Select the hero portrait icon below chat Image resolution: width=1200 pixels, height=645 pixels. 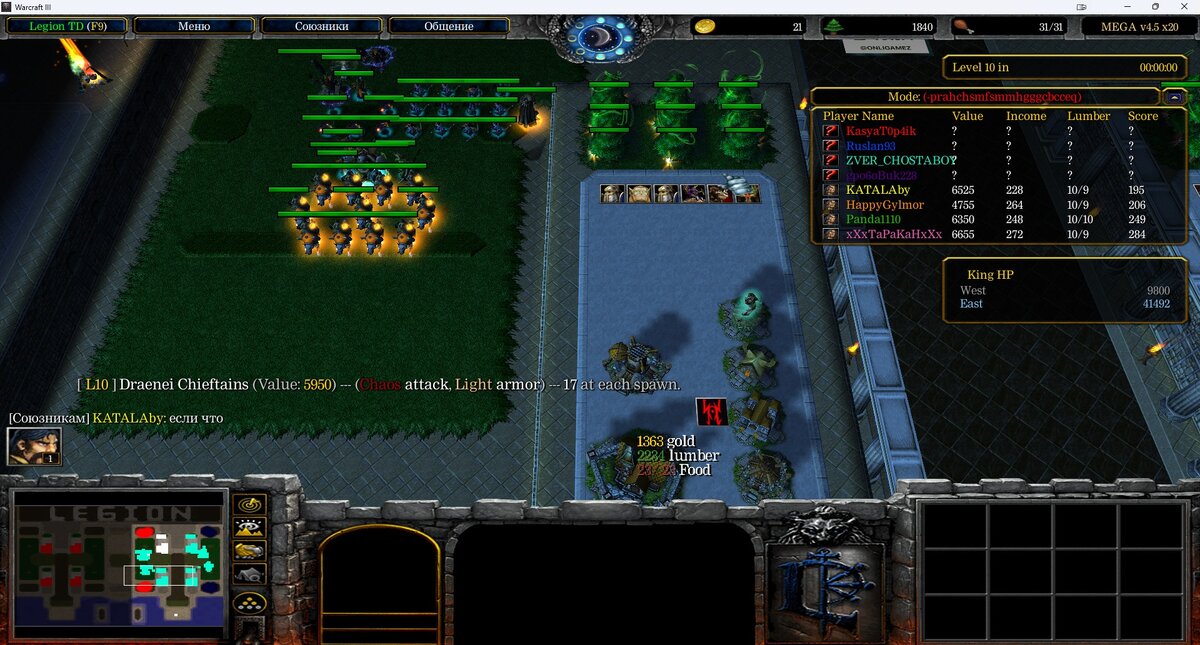pyautogui.click(x=34, y=446)
